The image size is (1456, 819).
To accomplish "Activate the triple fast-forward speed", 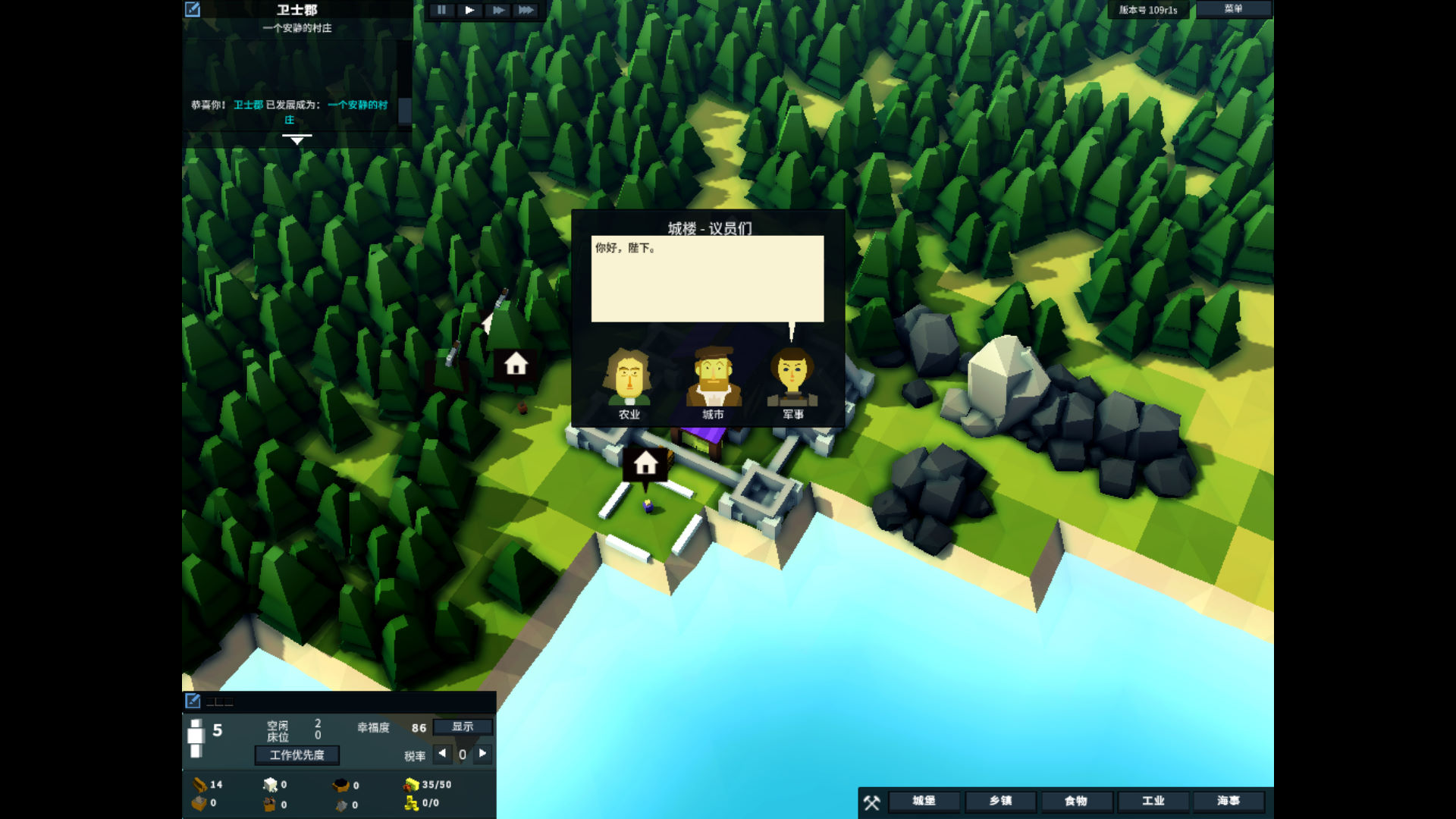I will 526,10.
